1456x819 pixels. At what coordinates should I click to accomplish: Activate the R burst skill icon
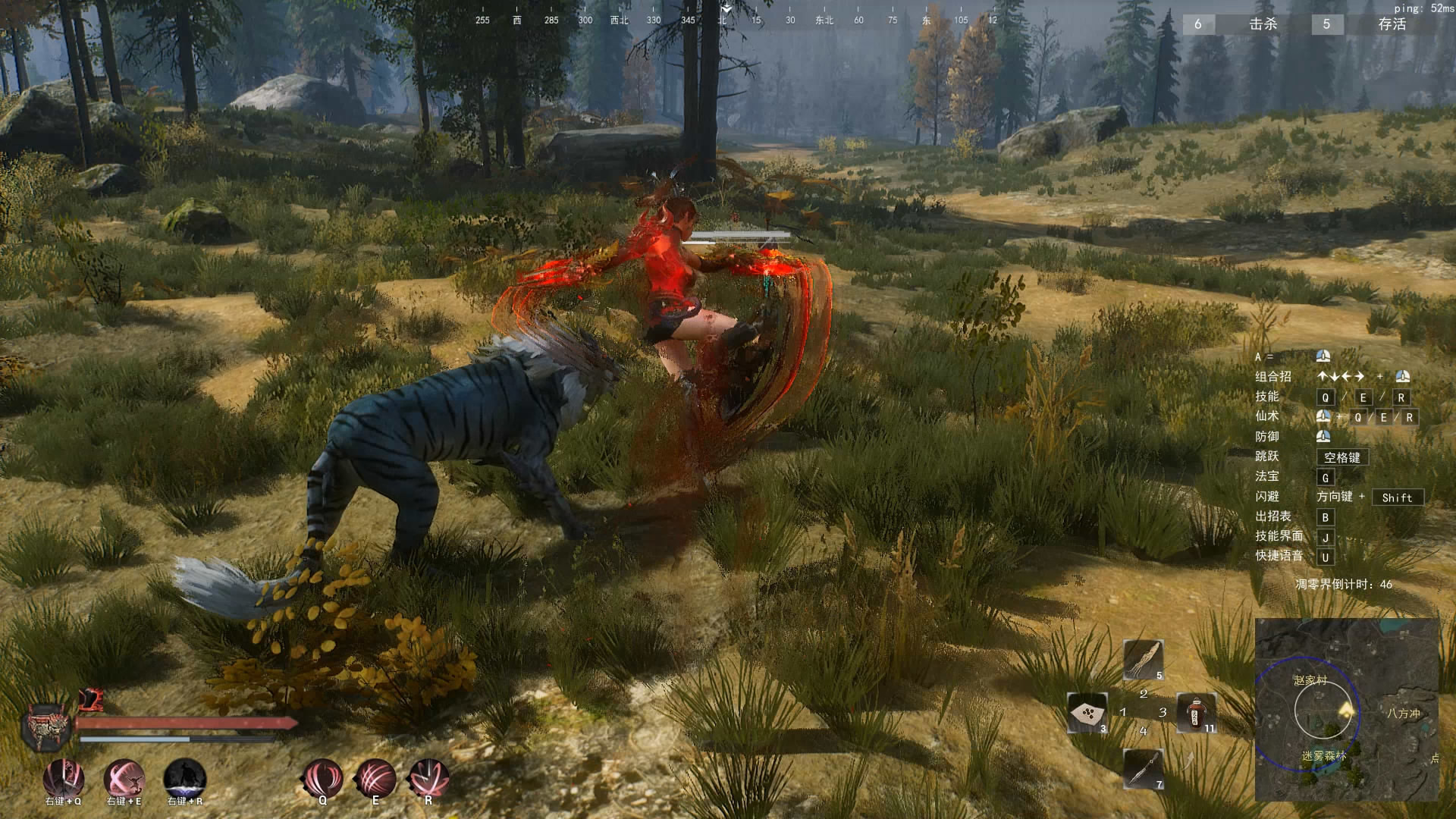coord(428,778)
